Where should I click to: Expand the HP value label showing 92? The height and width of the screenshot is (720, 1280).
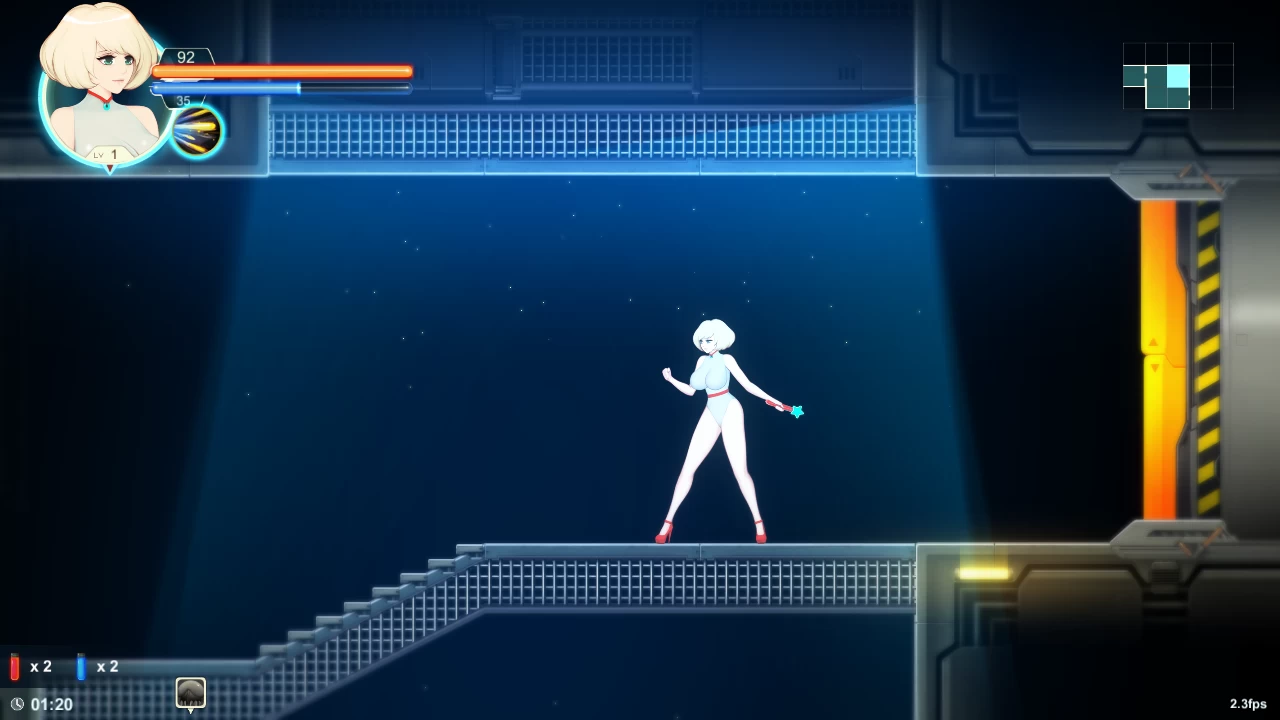click(x=185, y=57)
